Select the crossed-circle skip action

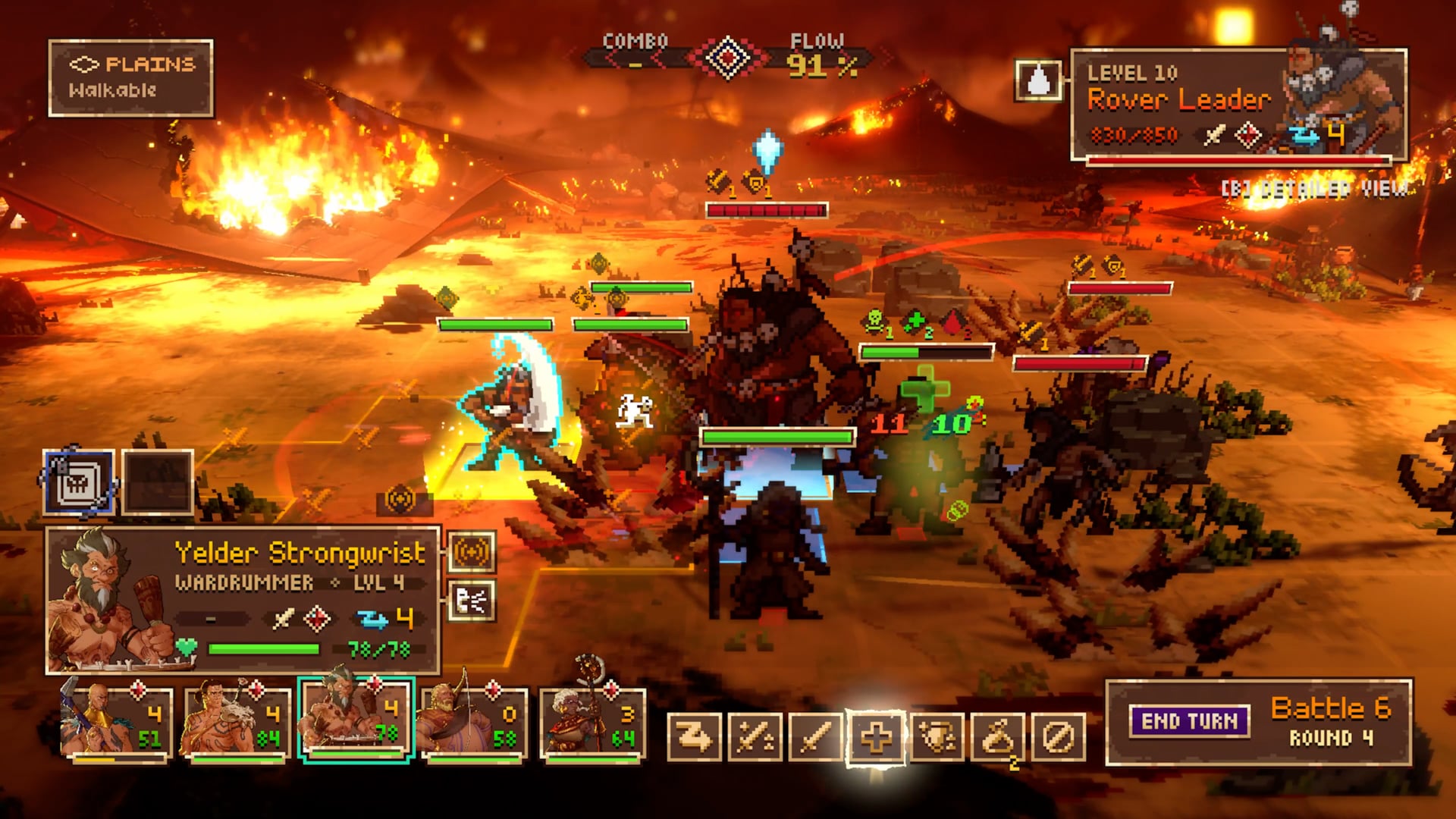(x=1059, y=736)
